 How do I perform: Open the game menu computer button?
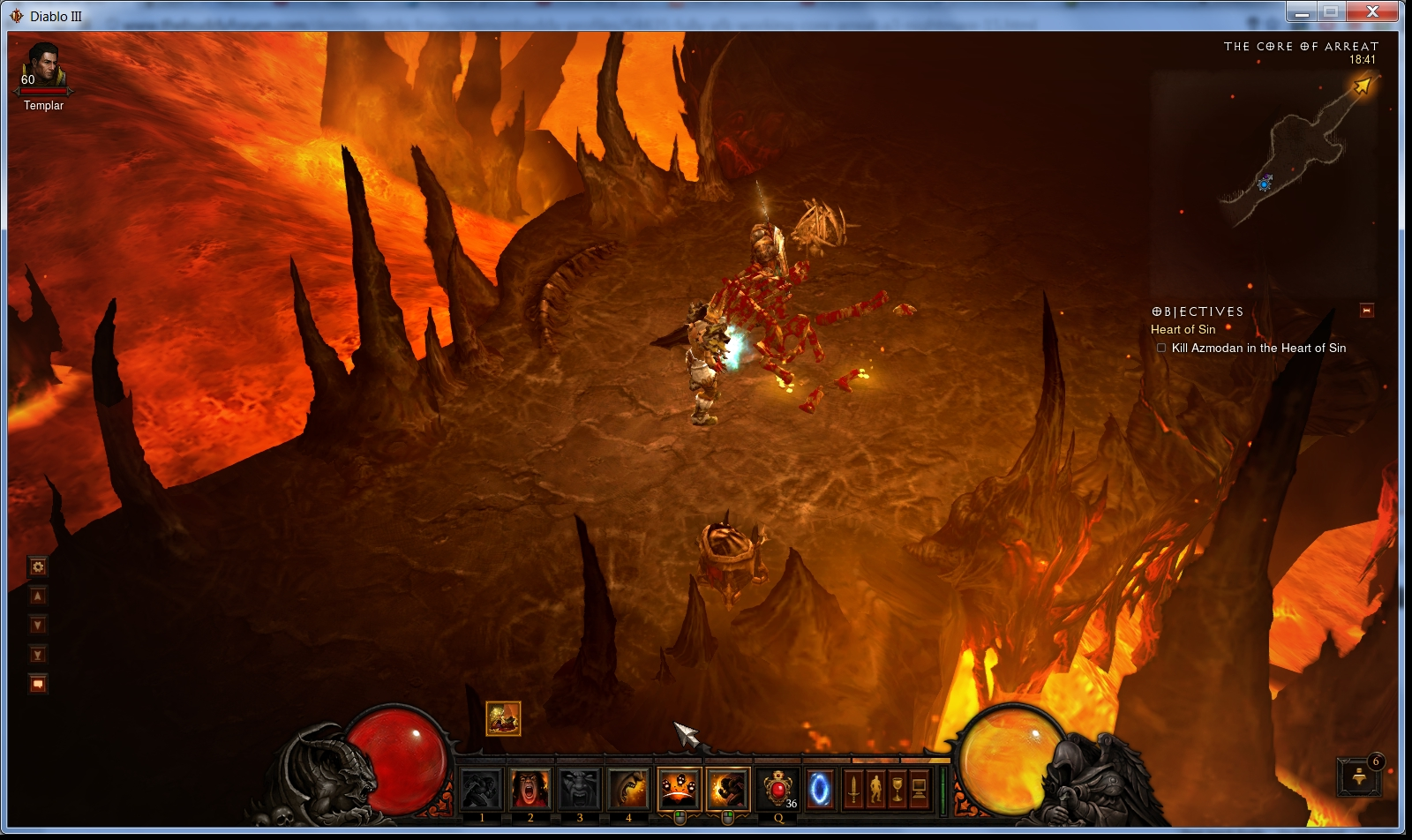[920, 788]
